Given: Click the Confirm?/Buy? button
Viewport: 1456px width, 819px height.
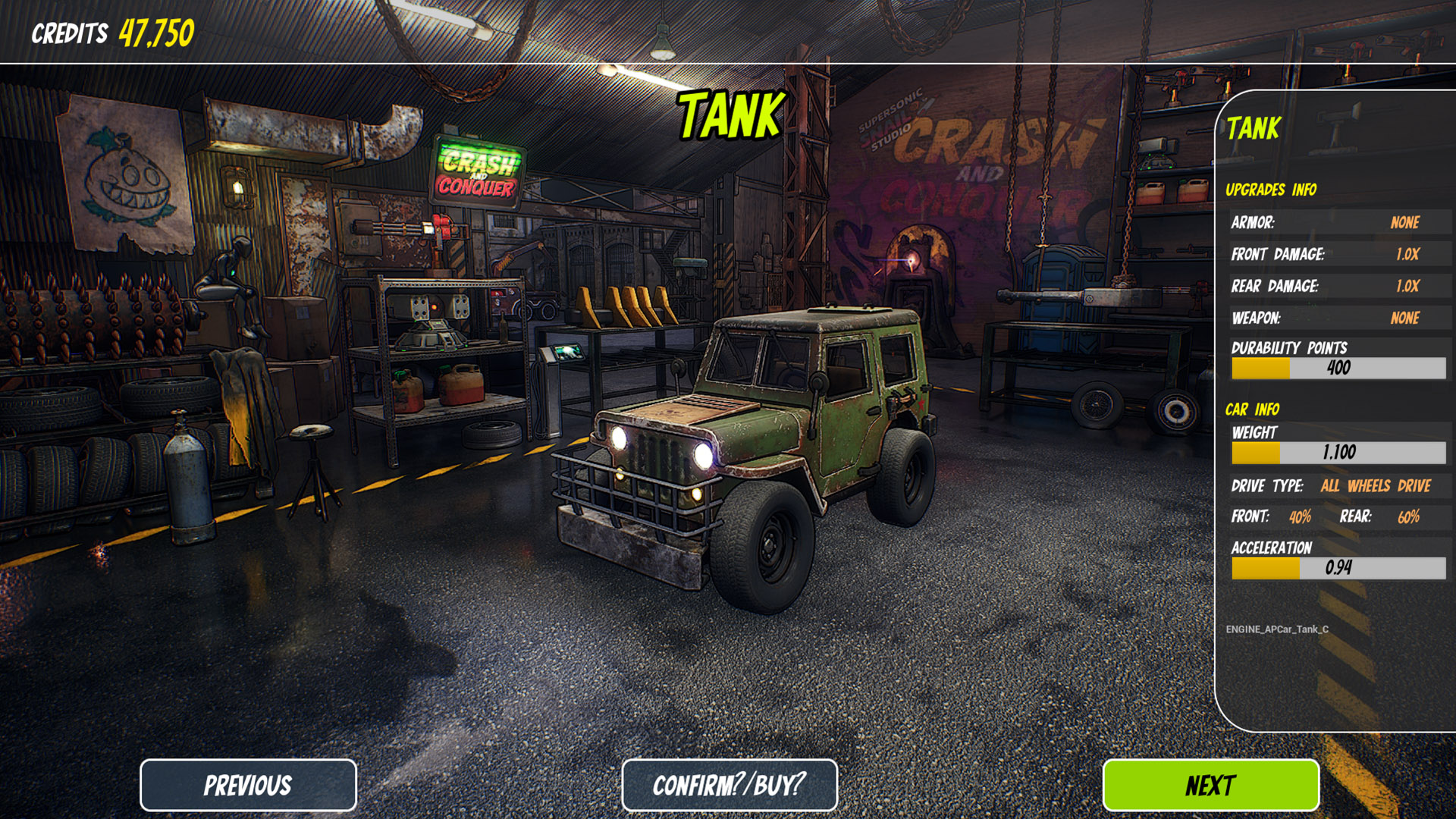Looking at the screenshot, I should (729, 785).
